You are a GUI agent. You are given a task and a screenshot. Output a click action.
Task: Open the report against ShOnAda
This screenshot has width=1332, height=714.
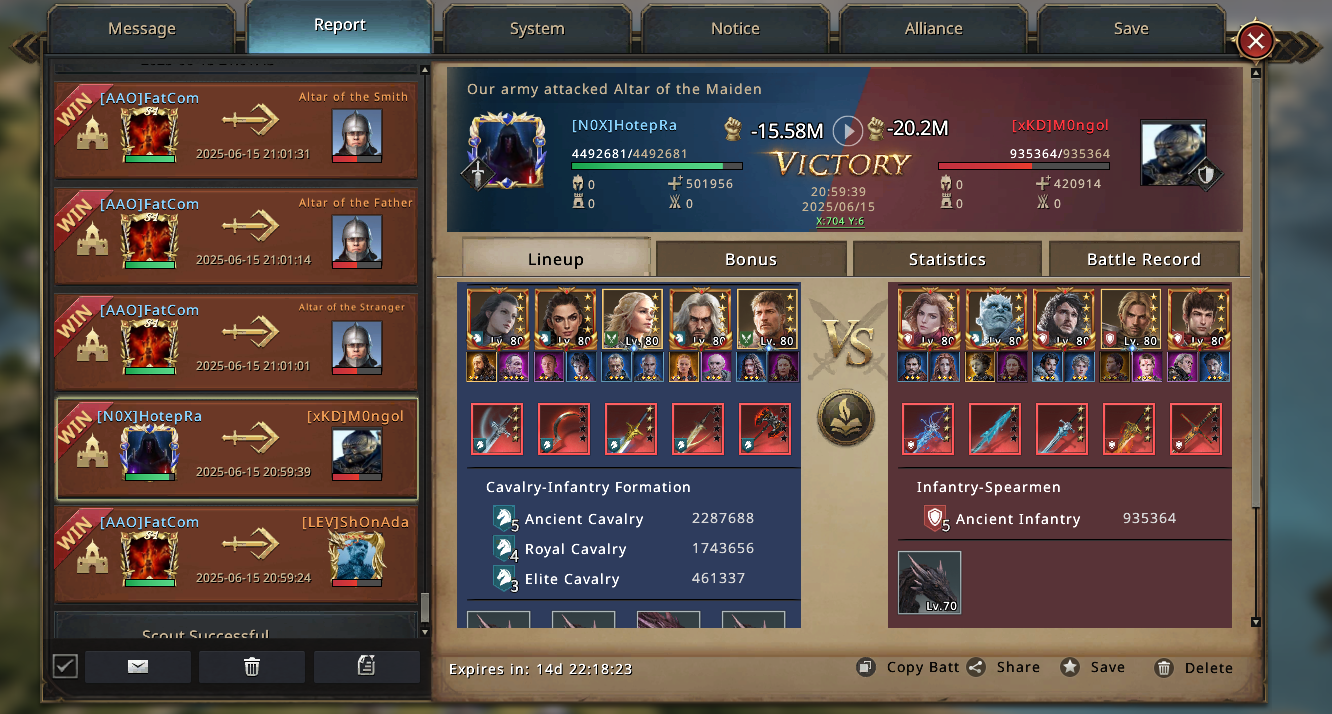click(236, 554)
